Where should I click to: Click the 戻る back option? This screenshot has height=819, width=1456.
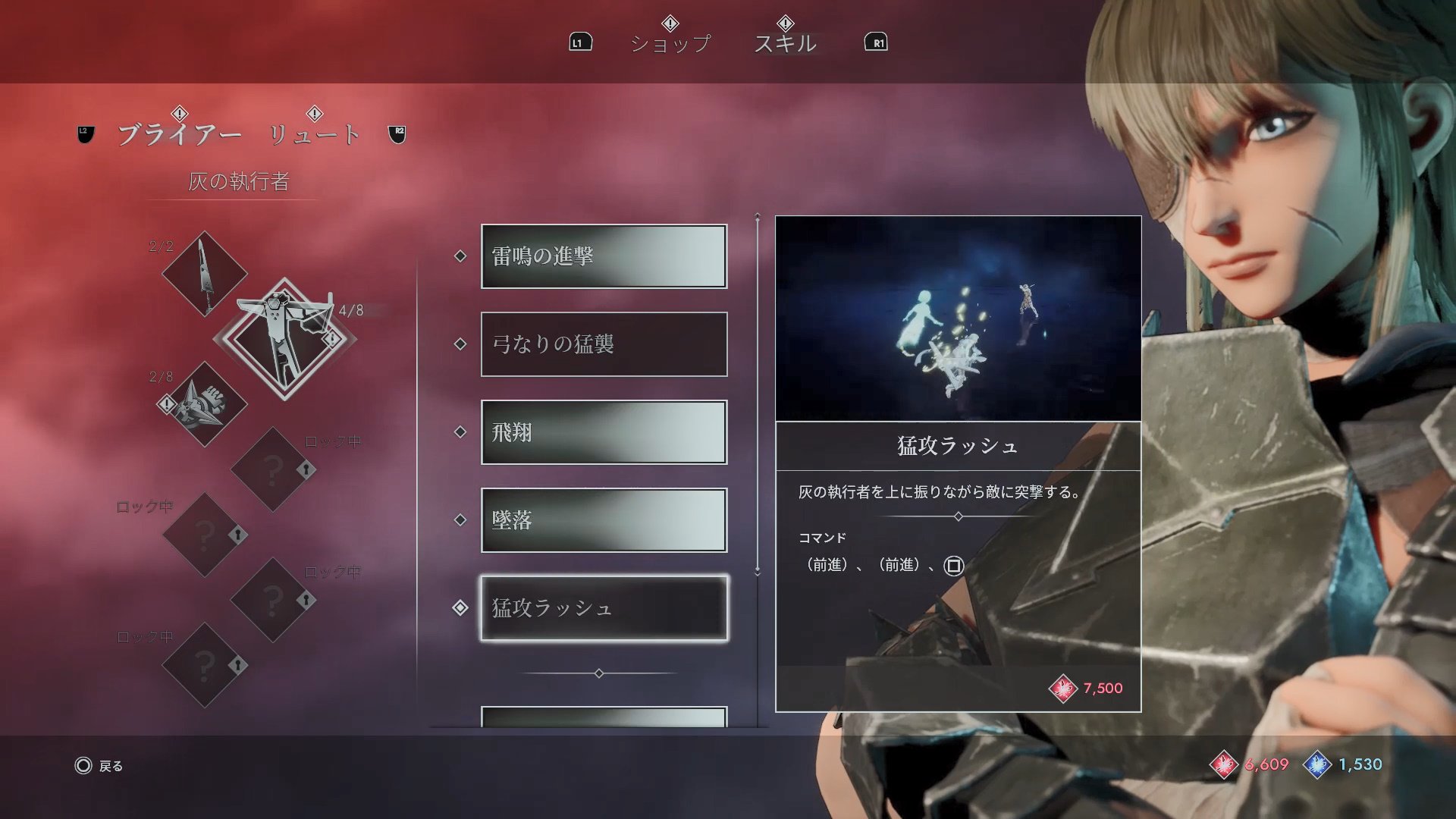pos(99,766)
